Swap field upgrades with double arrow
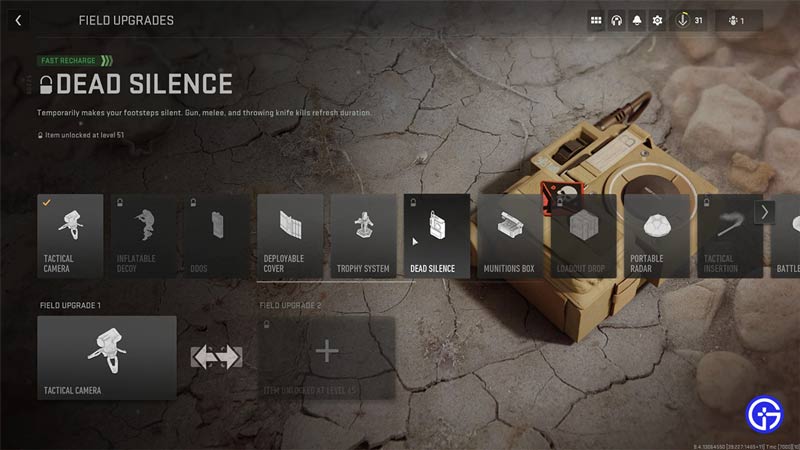Image resolution: width=800 pixels, height=450 pixels. [217, 356]
